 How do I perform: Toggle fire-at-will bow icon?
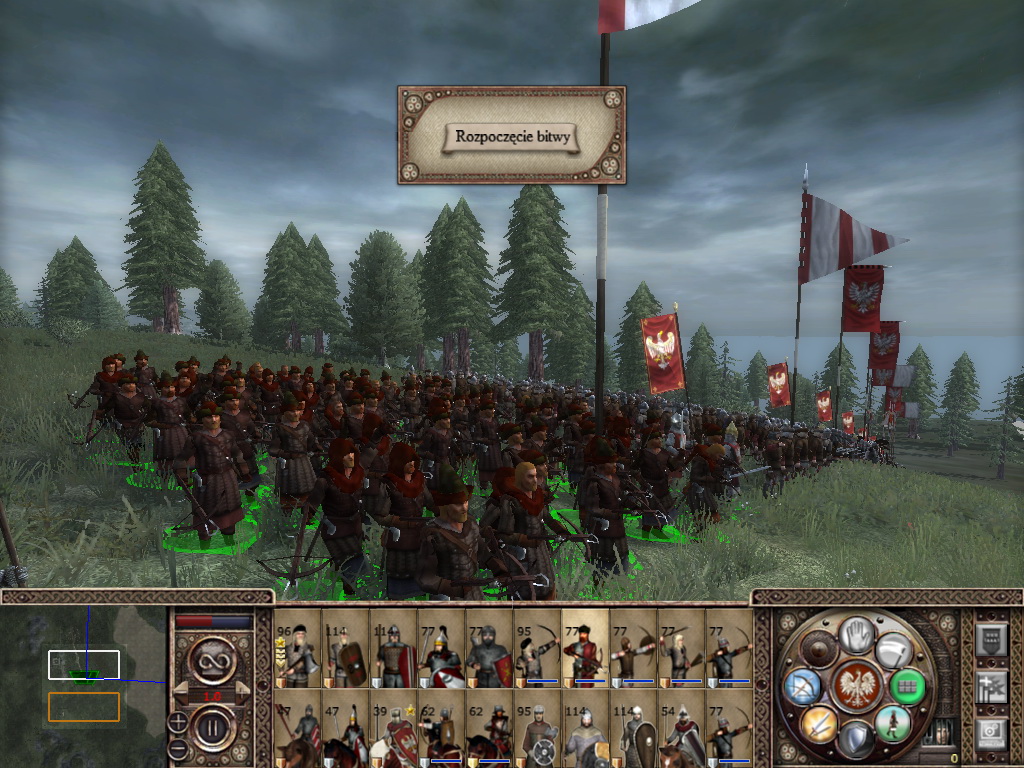pos(802,686)
